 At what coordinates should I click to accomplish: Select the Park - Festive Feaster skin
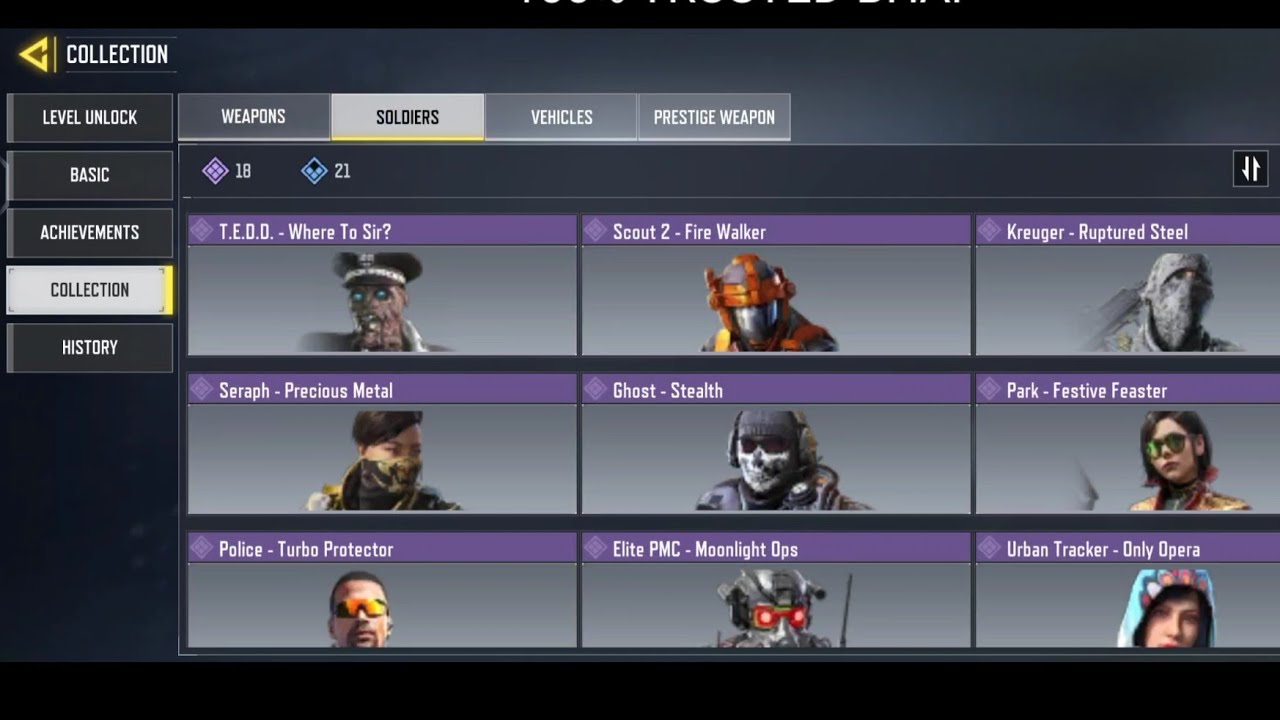(1128, 445)
